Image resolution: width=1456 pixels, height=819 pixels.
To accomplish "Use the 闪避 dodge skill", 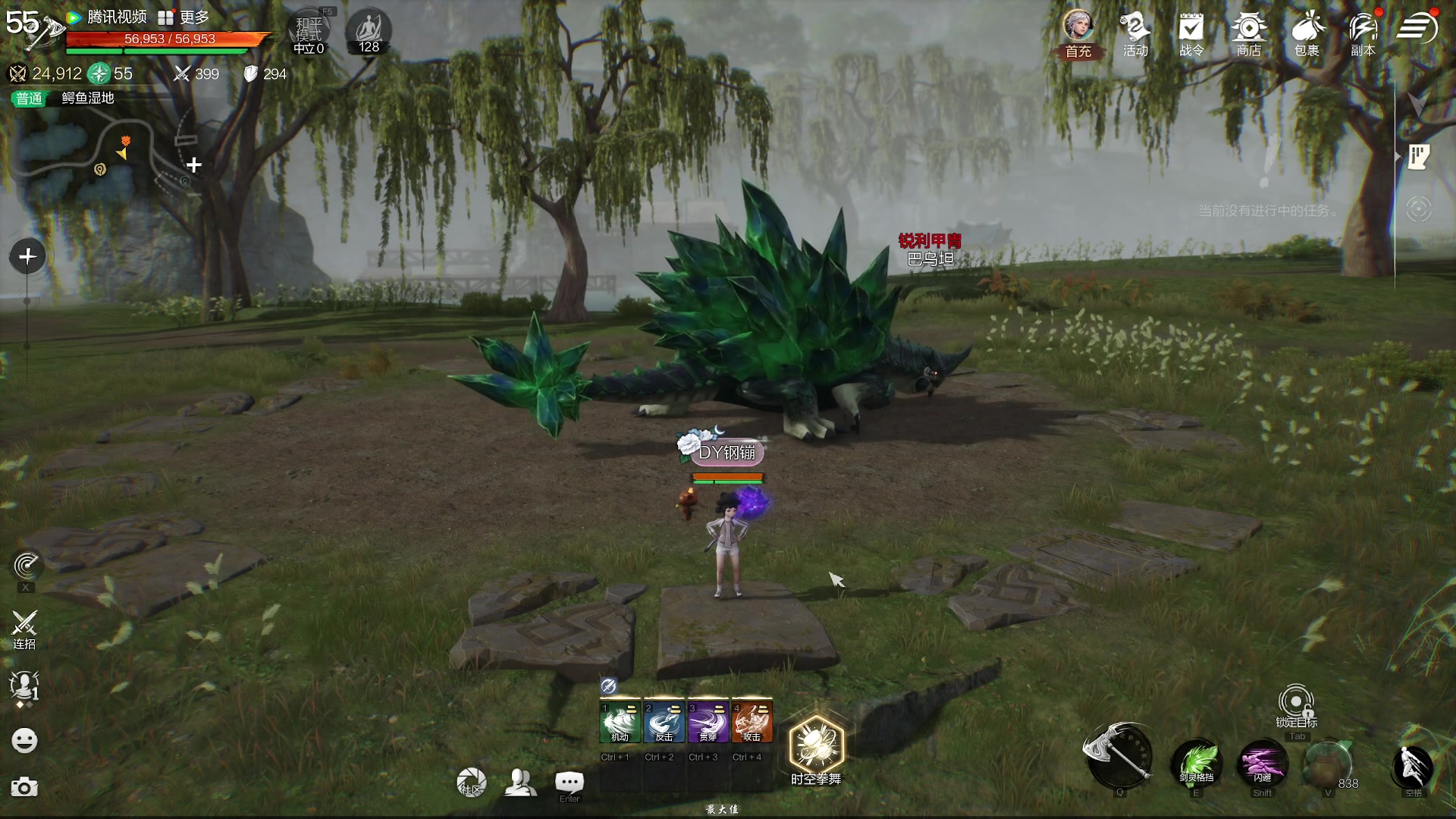I will click(x=1262, y=763).
